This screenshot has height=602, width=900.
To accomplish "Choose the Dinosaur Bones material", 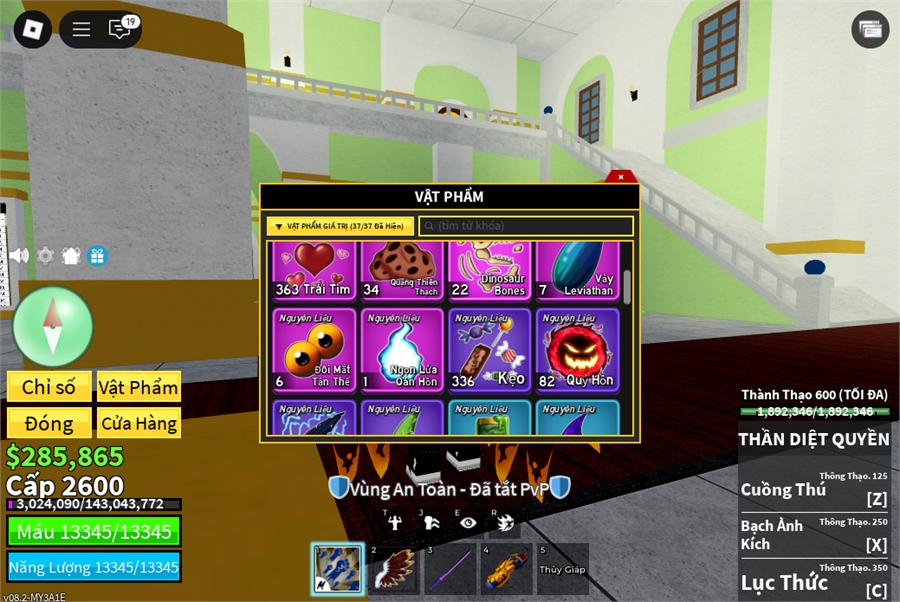I will coord(489,270).
